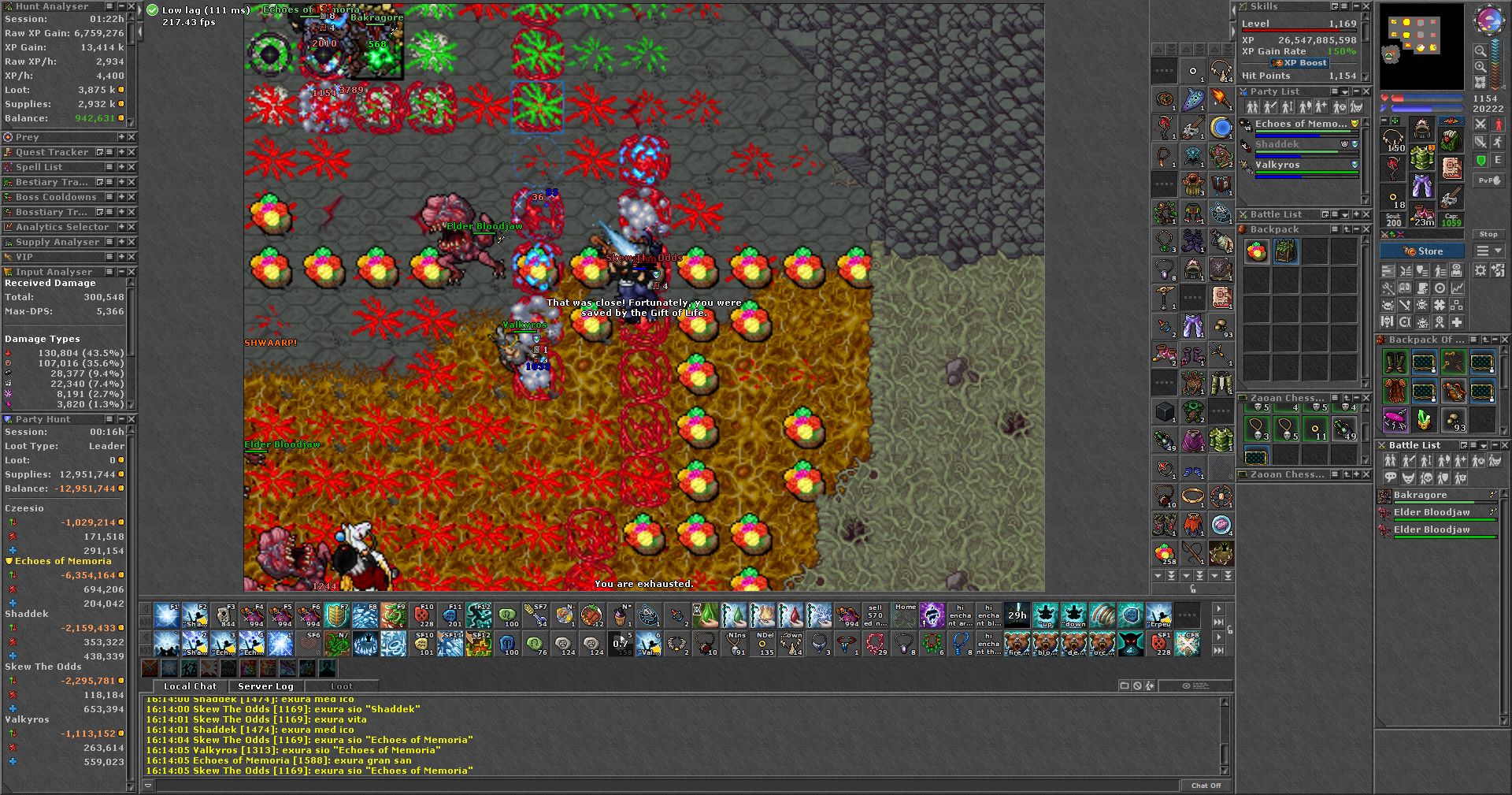This screenshot has width=1512, height=795.
Task: Click the green armor equipment slot
Action: (x=1421, y=159)
